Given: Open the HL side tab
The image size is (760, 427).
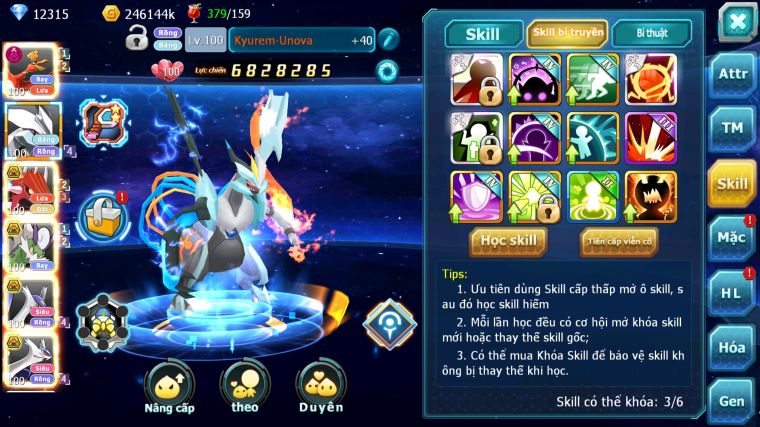Looking at the screenshot, I should click(x=732, y=293).
